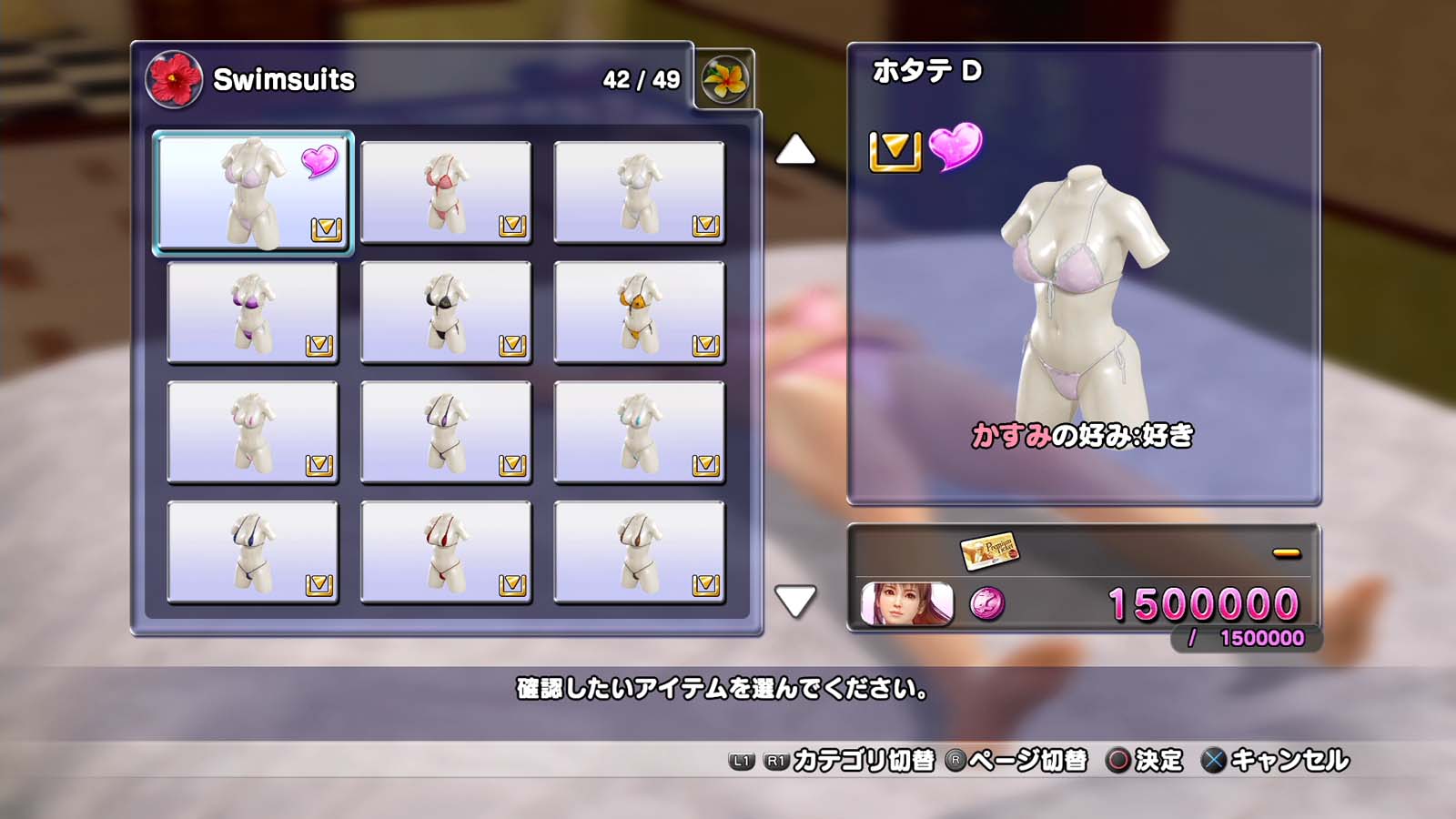This screenshot has width=1456, height=819.
Task: Select the orange-yellow bikini tile
Action: click(x=639, y=312)
